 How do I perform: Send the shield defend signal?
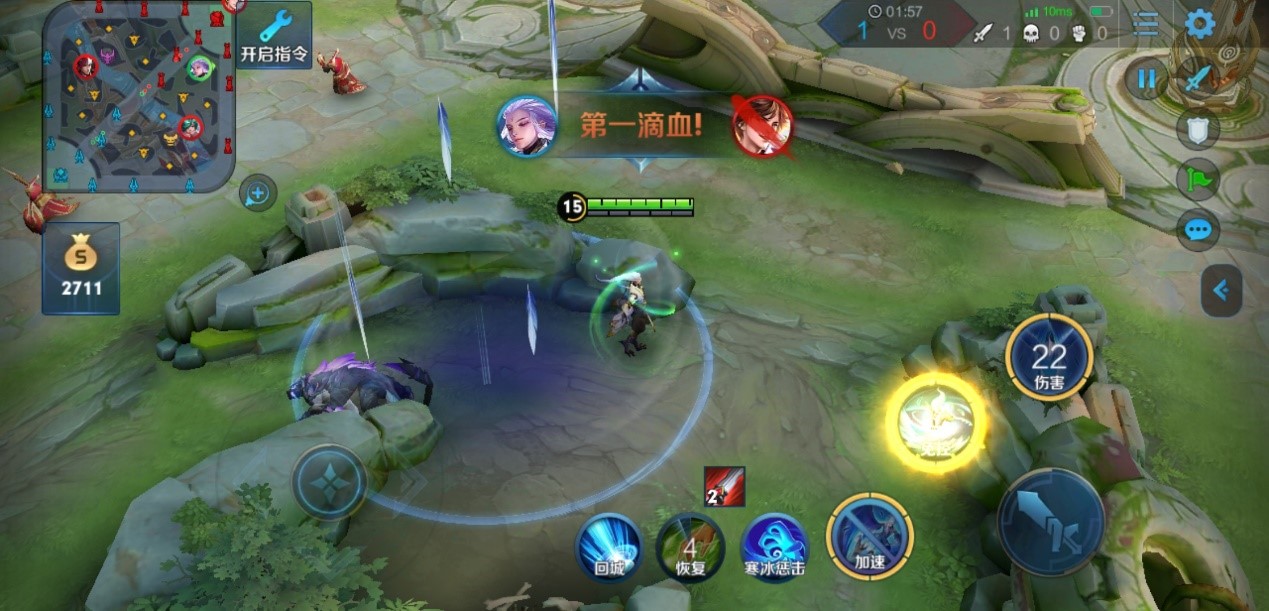[1198, 129]
